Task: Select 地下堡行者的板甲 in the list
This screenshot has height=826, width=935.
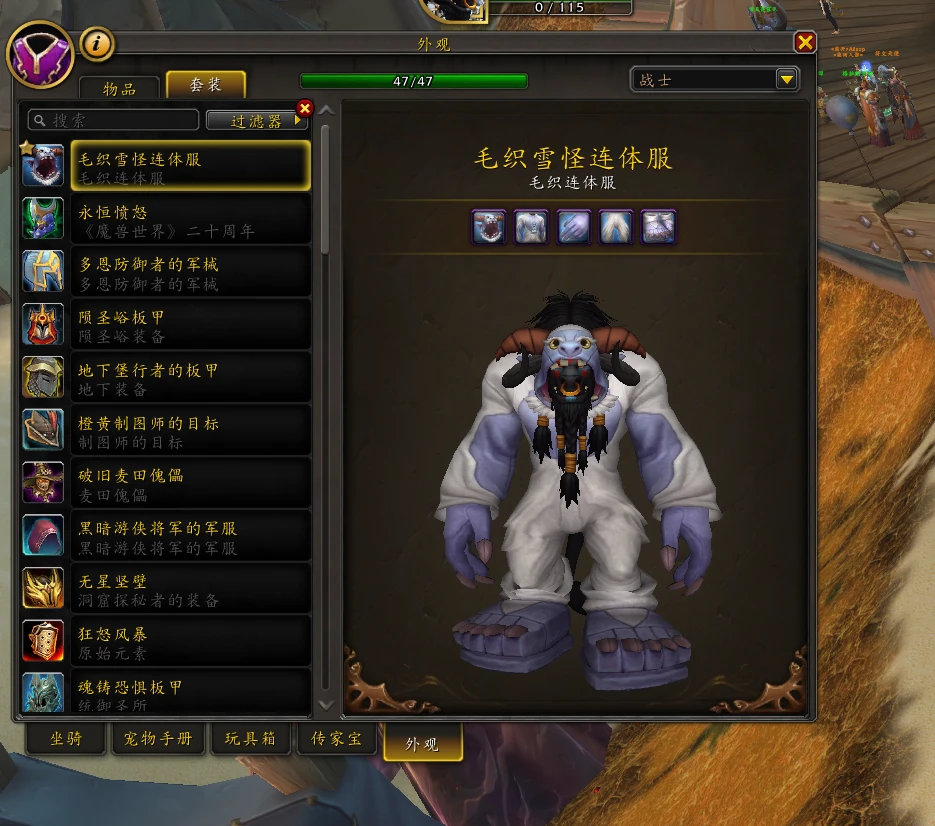Action: point(190,379)
